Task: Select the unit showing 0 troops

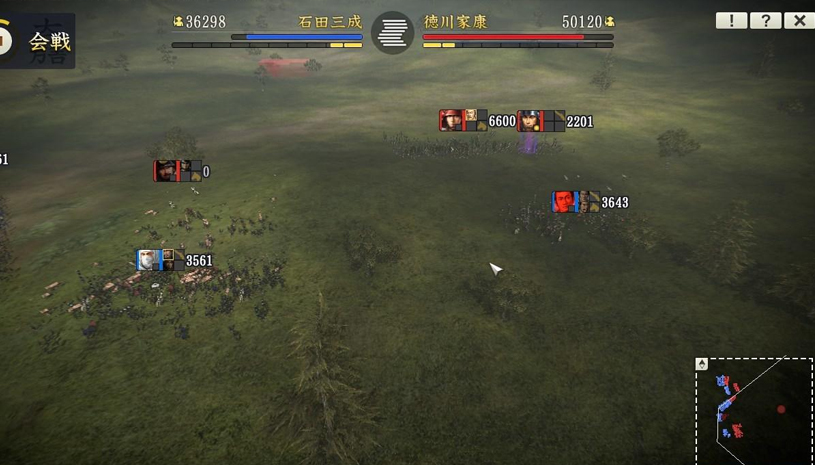Action: tap(177, 171)
